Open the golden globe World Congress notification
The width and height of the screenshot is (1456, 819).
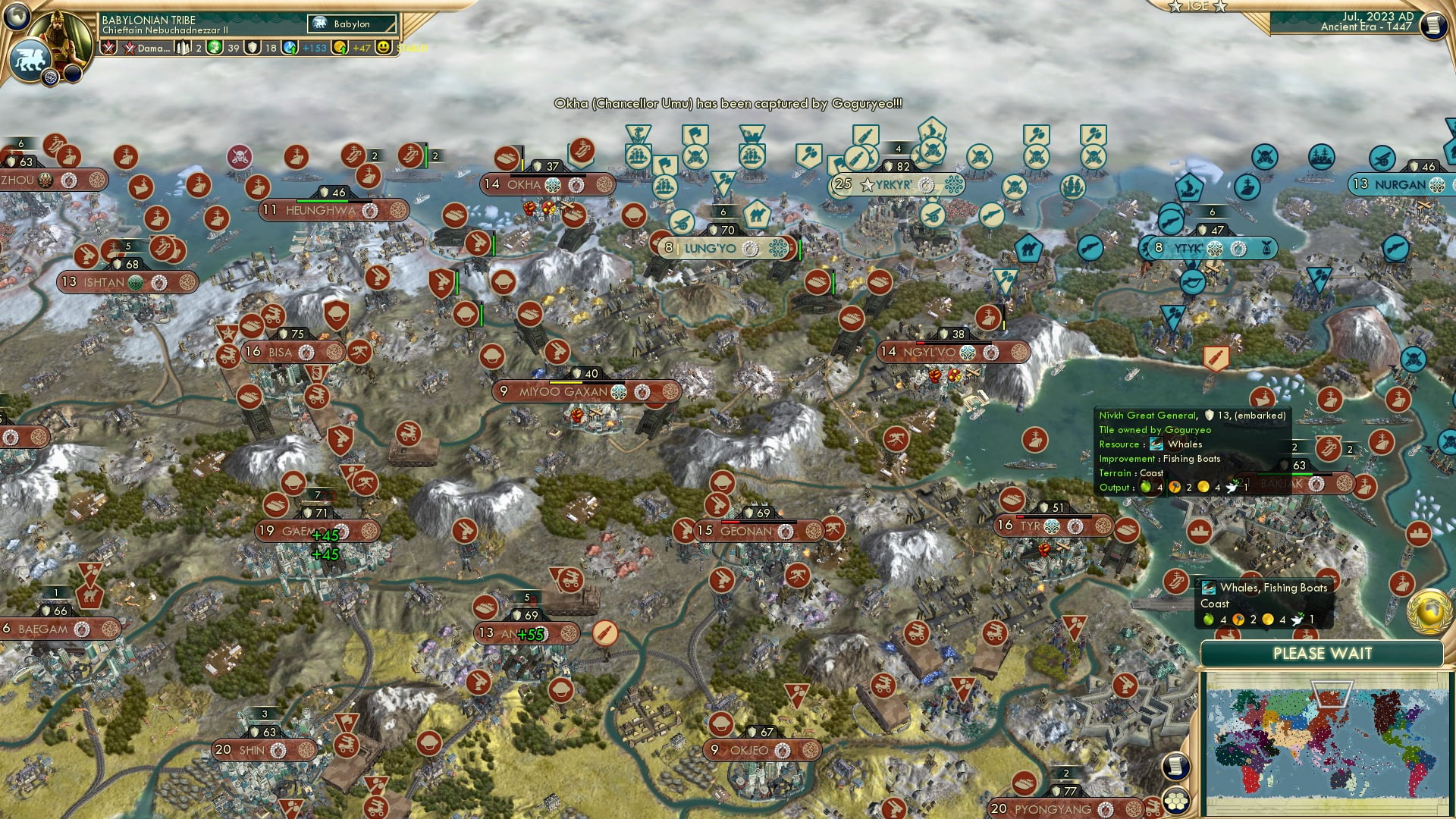(x=1429, y=612)
